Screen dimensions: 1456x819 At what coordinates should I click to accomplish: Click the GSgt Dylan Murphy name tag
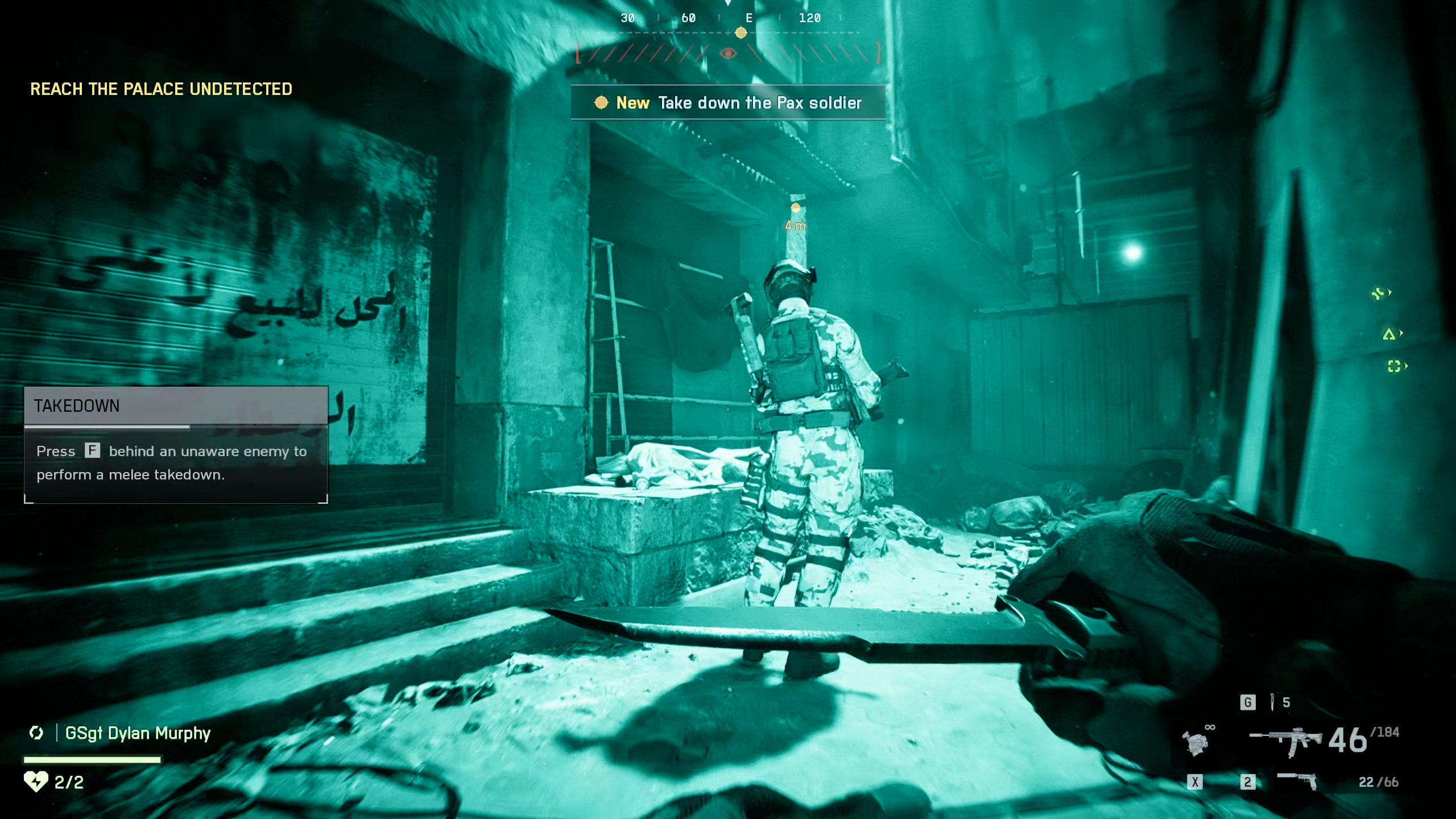click(138, 733)
